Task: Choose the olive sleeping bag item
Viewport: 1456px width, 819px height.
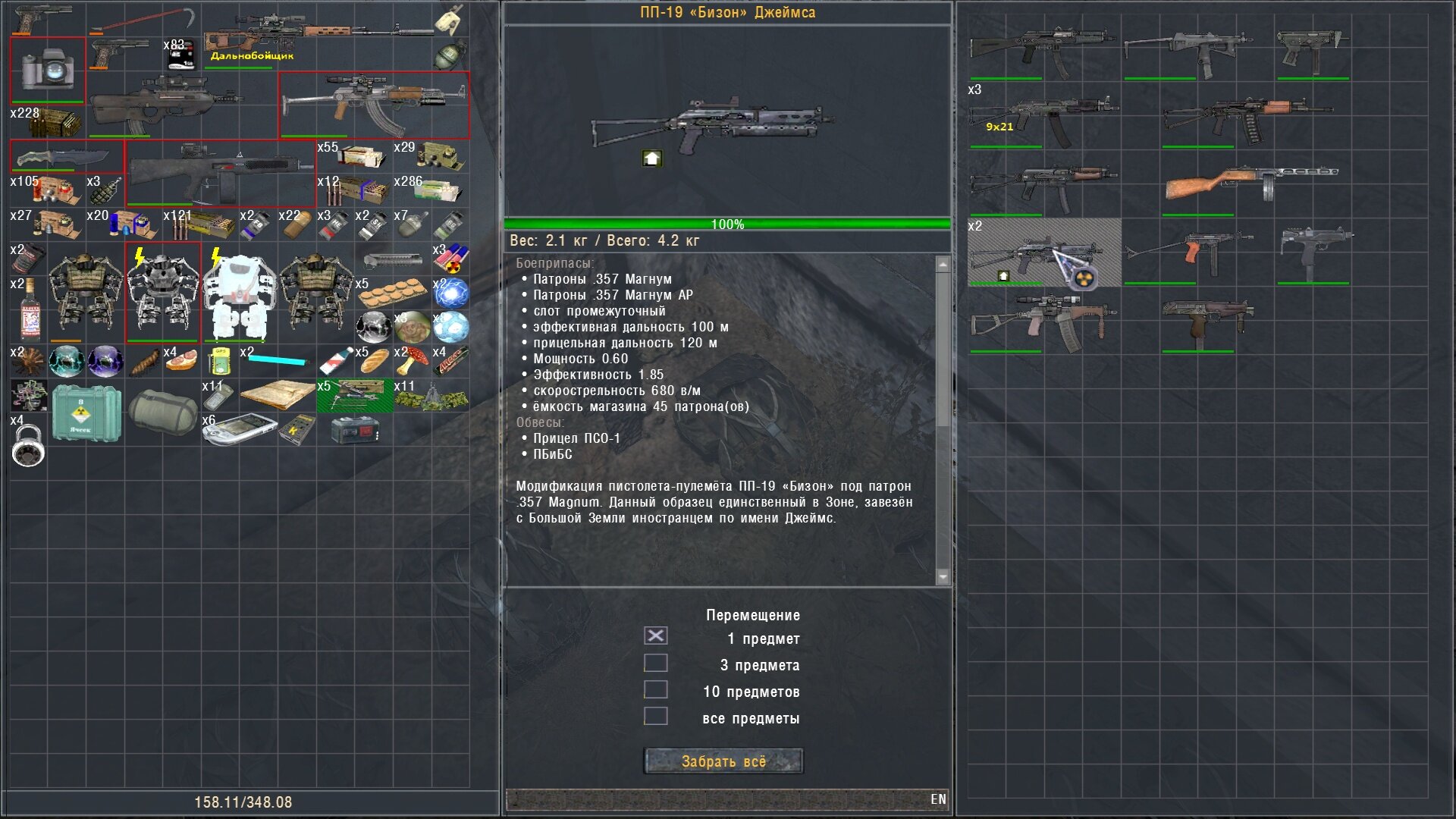Action: click(x=162, y=411)
